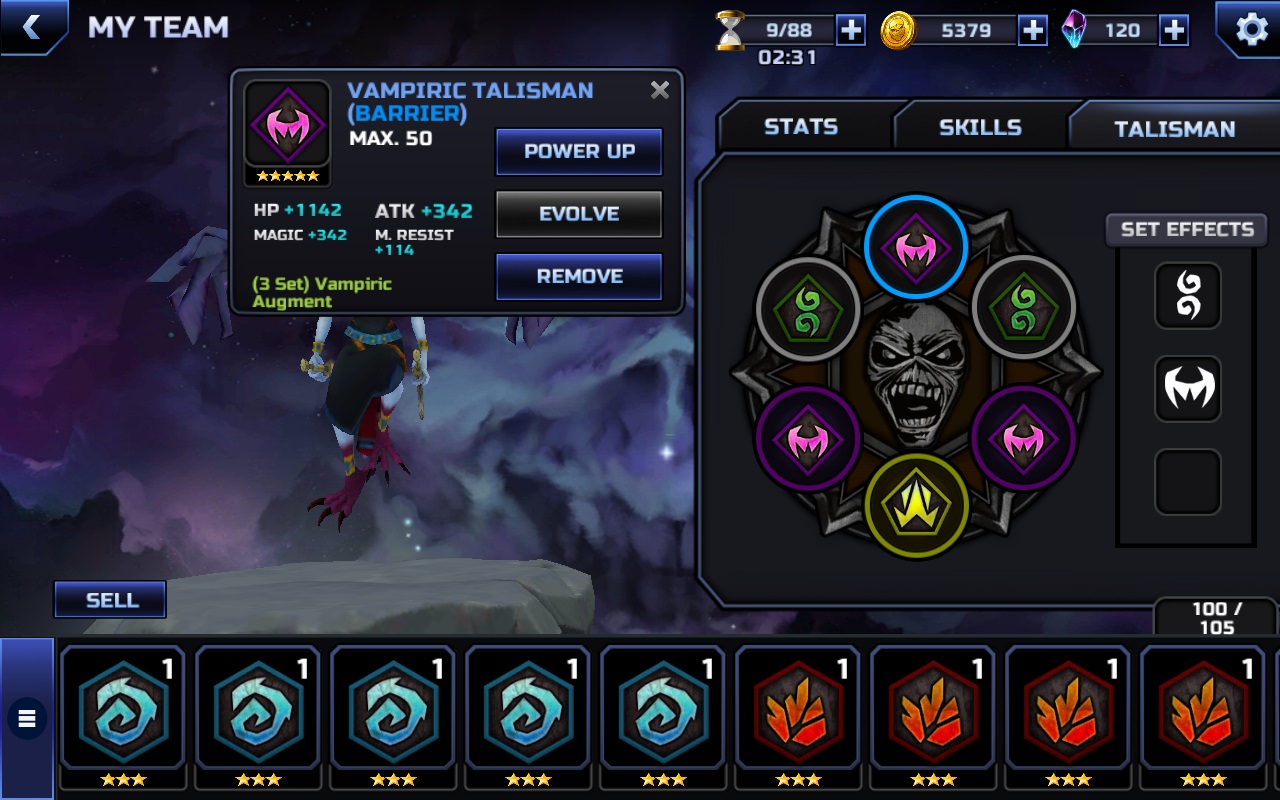The width and height of the screenshot is (1280, 800).
Task: Select the yellow crown talisman slot
Action: (916, 503)
